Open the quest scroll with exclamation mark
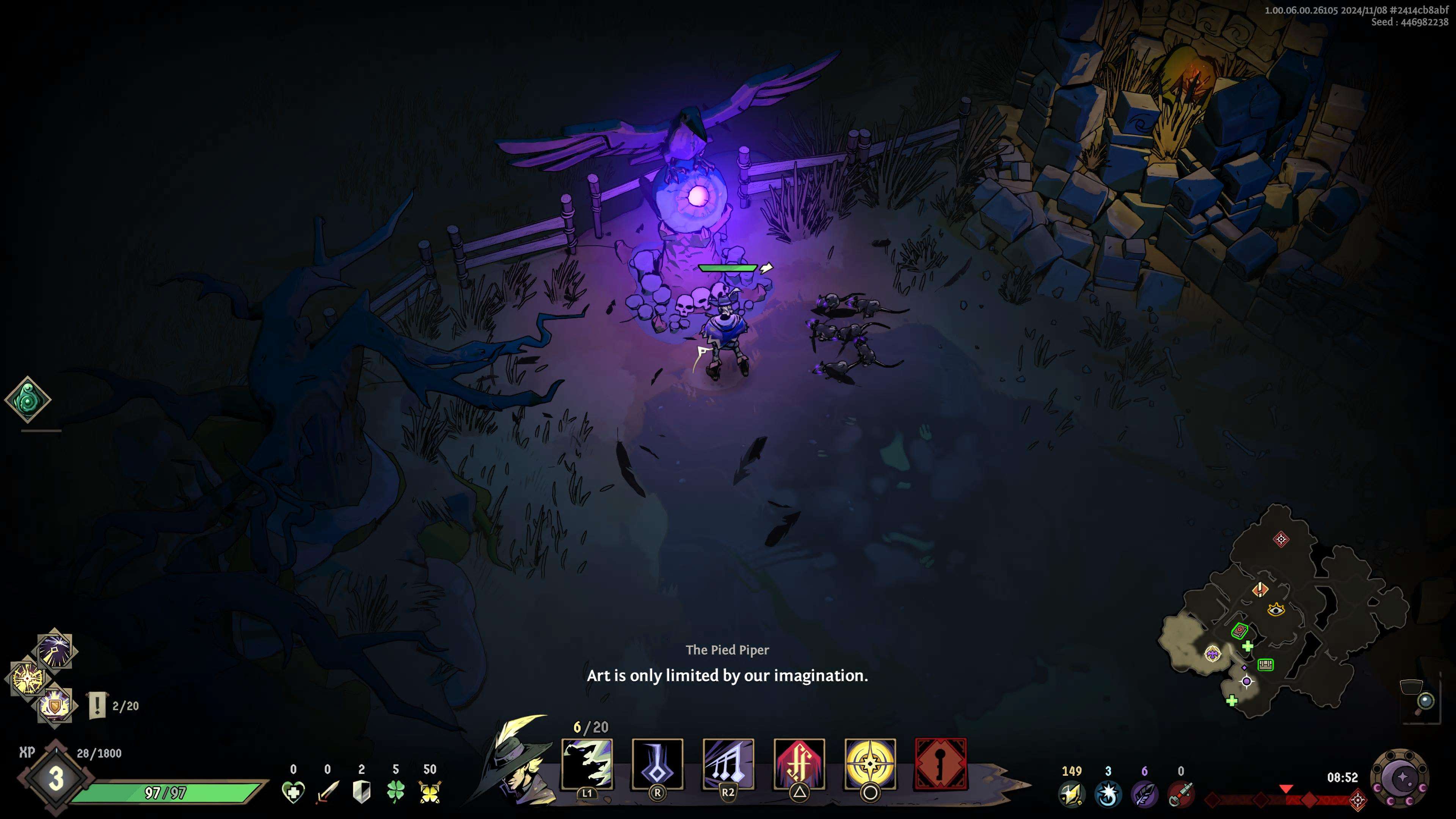The image size is (1456, 819). 97,705
